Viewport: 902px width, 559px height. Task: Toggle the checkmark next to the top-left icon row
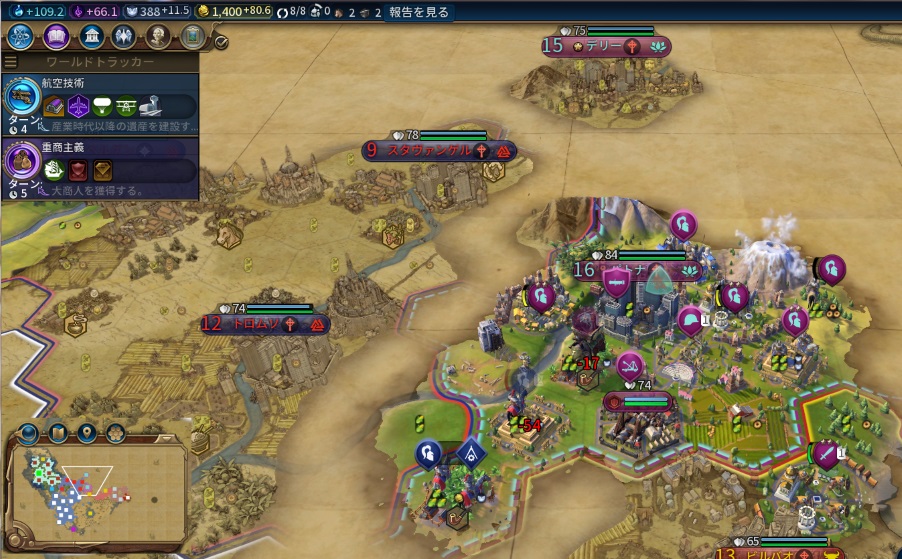(221, 42)
